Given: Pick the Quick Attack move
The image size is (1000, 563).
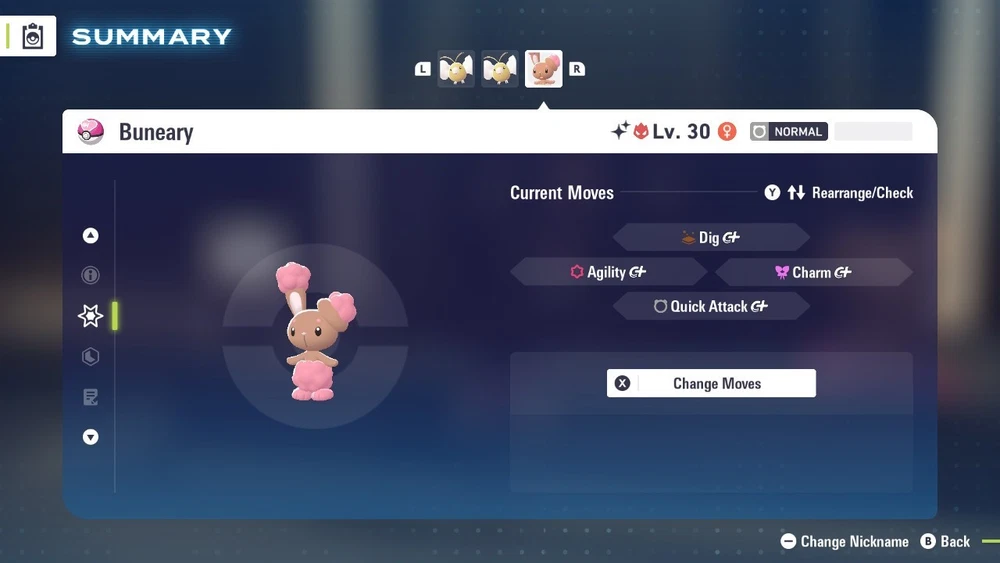Looking at the screenshot, I should (x=710, y=307).
